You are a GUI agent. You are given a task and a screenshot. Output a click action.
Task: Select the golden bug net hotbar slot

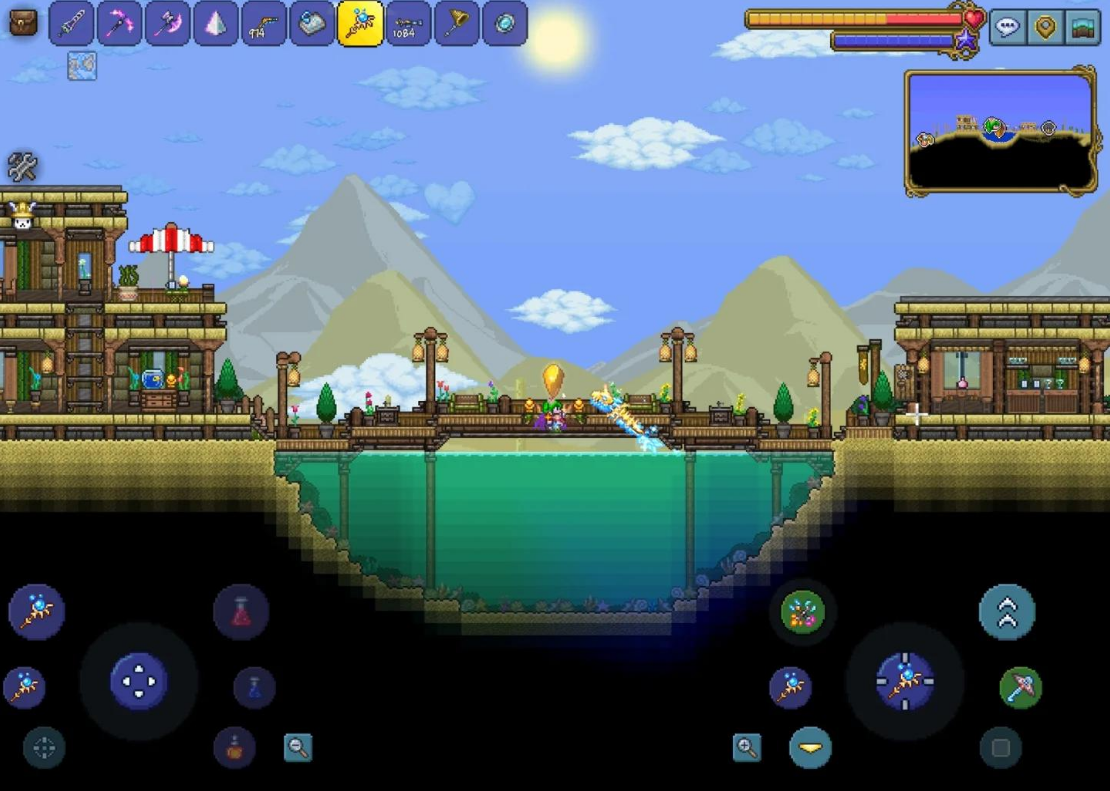click(456, 23)
